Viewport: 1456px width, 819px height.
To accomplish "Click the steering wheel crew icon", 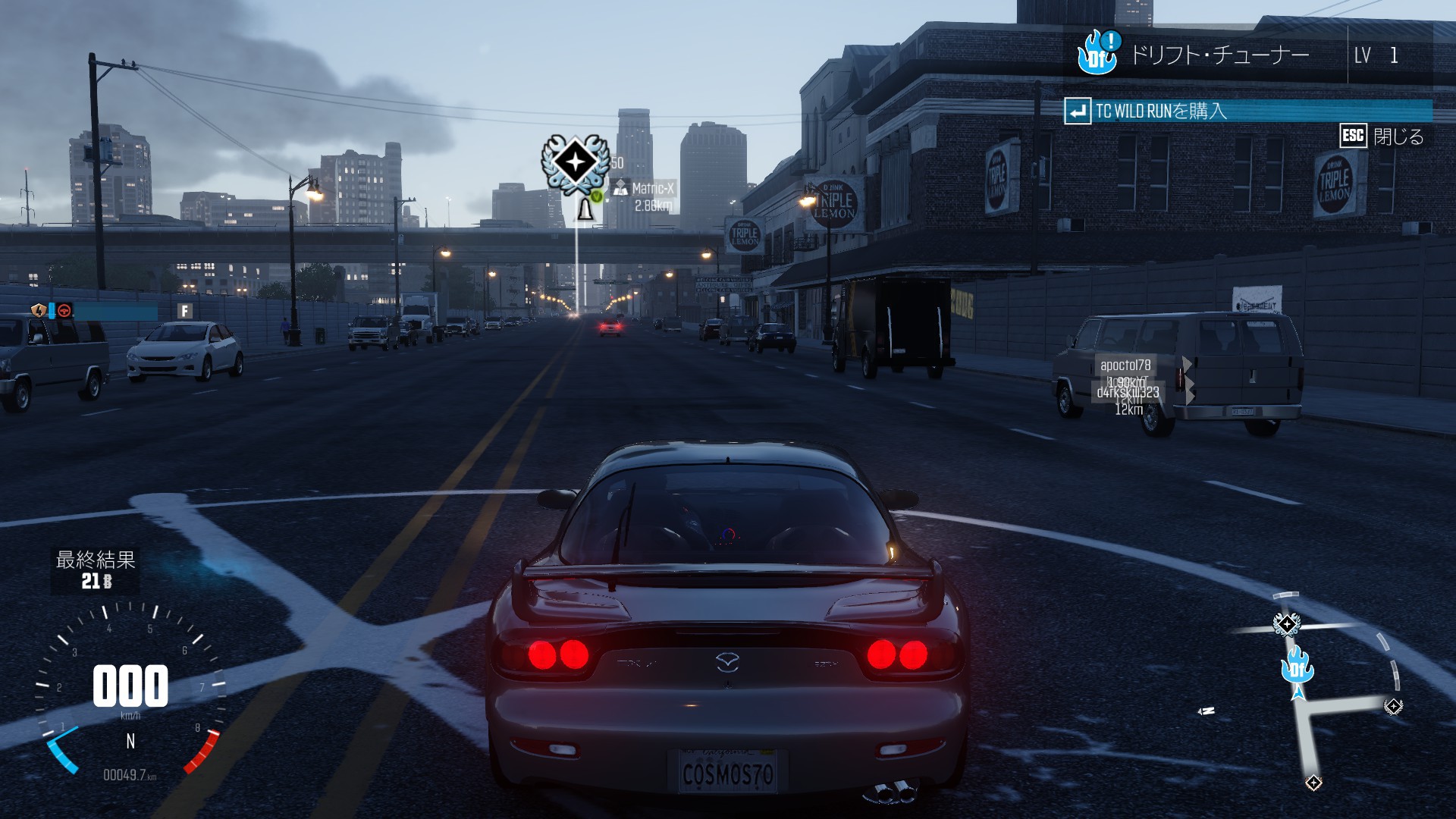I will tap(65, 310).
